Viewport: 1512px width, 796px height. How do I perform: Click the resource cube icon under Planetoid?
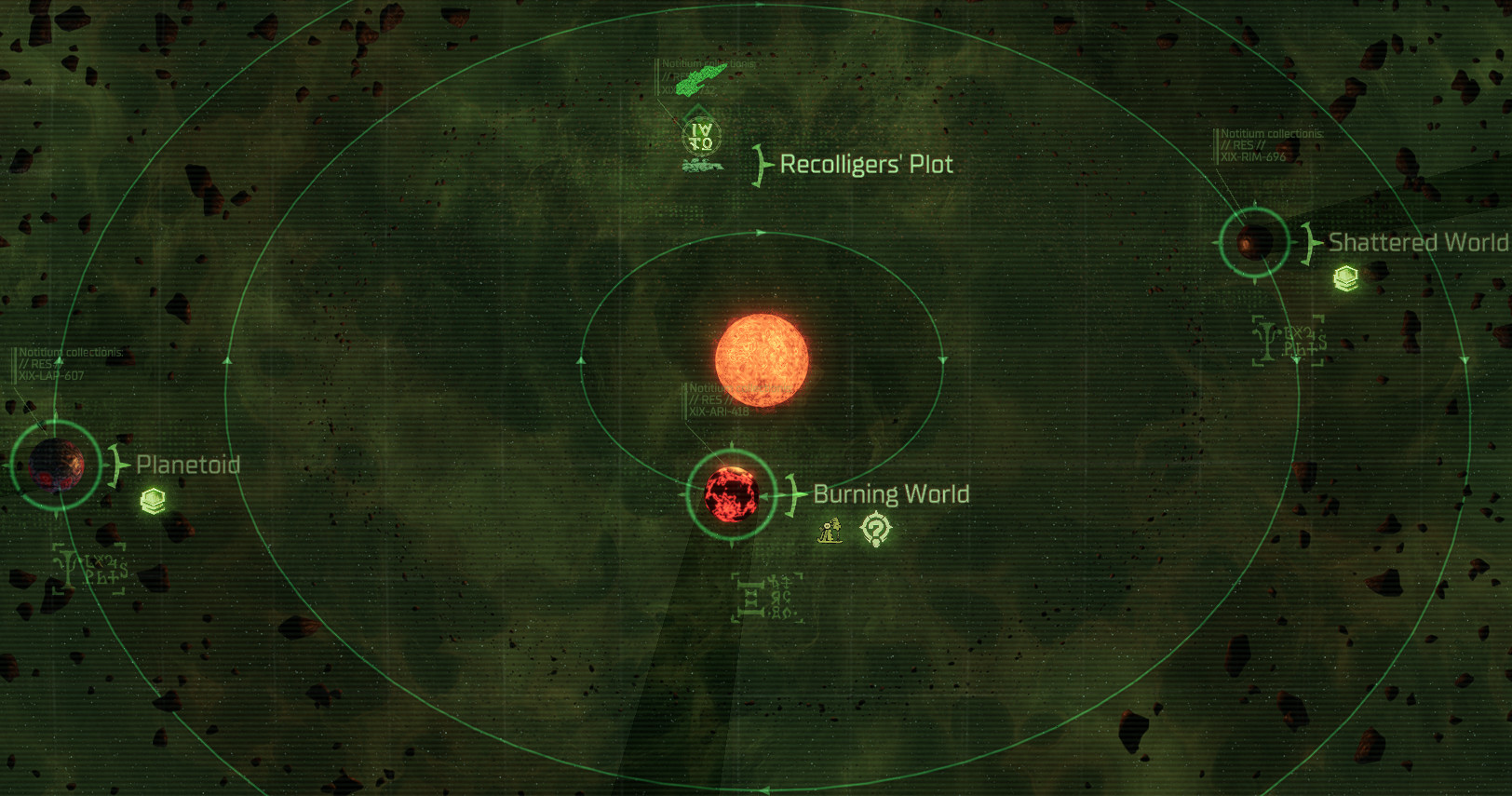153,501
